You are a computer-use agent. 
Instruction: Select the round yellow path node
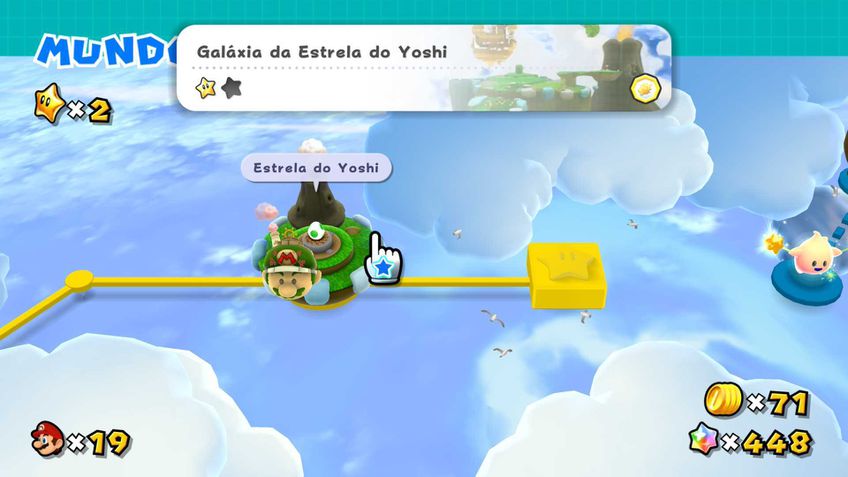79,279
